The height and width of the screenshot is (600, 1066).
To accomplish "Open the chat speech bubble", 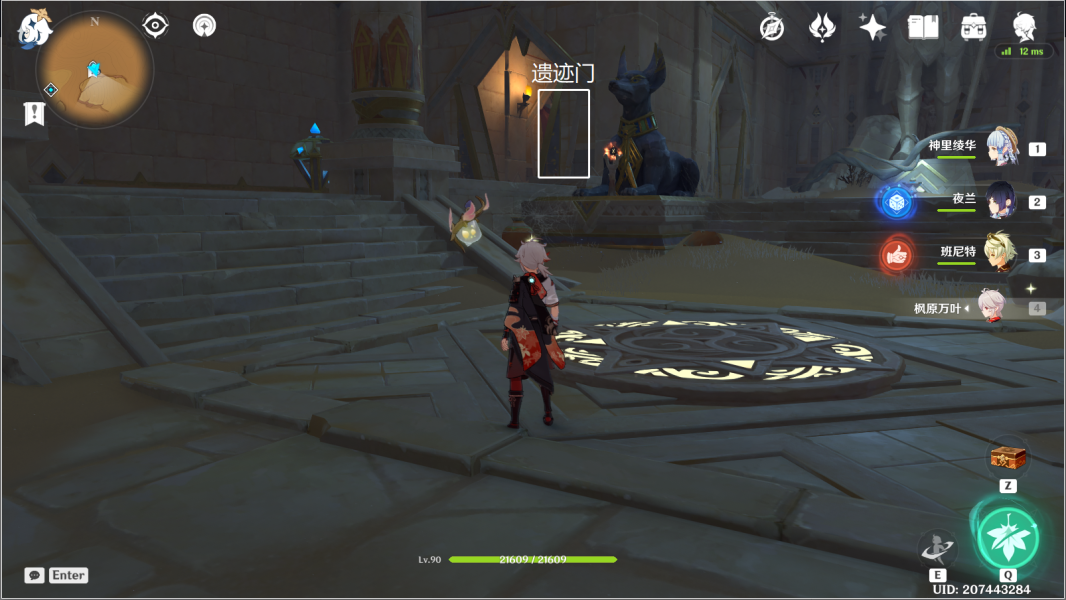I will pyautogui.click(x=35, y=575).
